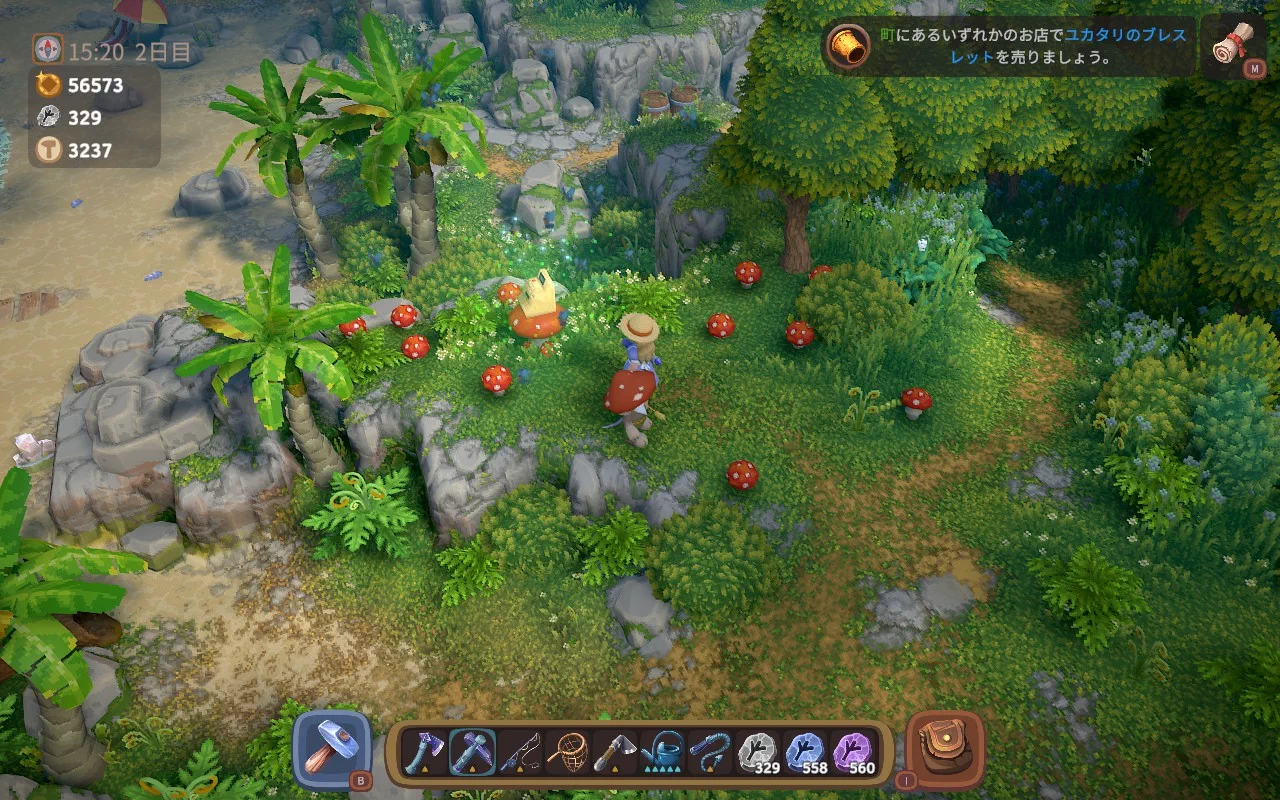Image resolution: width=1280 pixels, height=800 pixels.
Task: Select the axe in the hotbar
Action: click(x=424, y=751)
